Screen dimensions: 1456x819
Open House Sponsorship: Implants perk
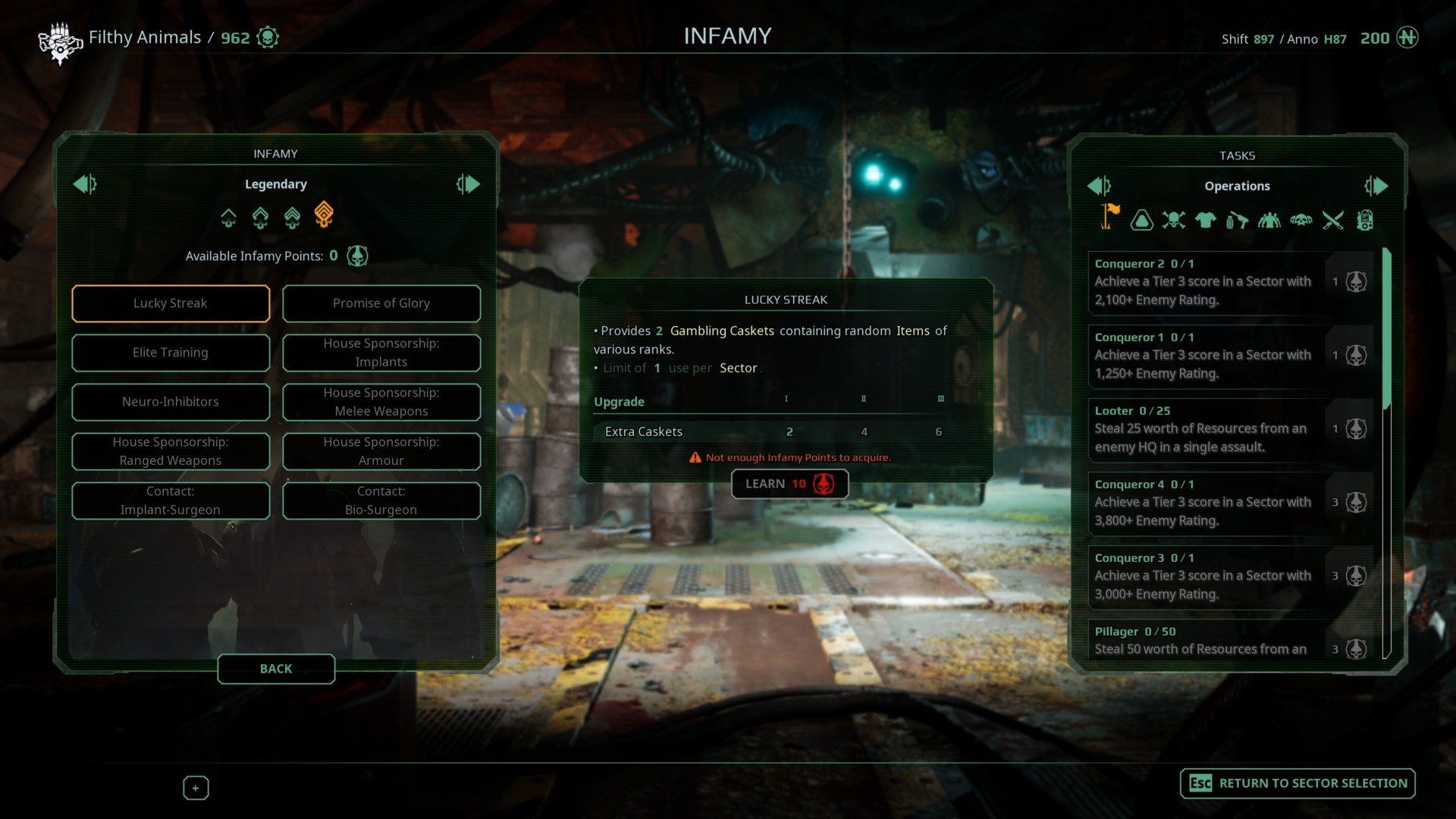(x=381, y=353)
